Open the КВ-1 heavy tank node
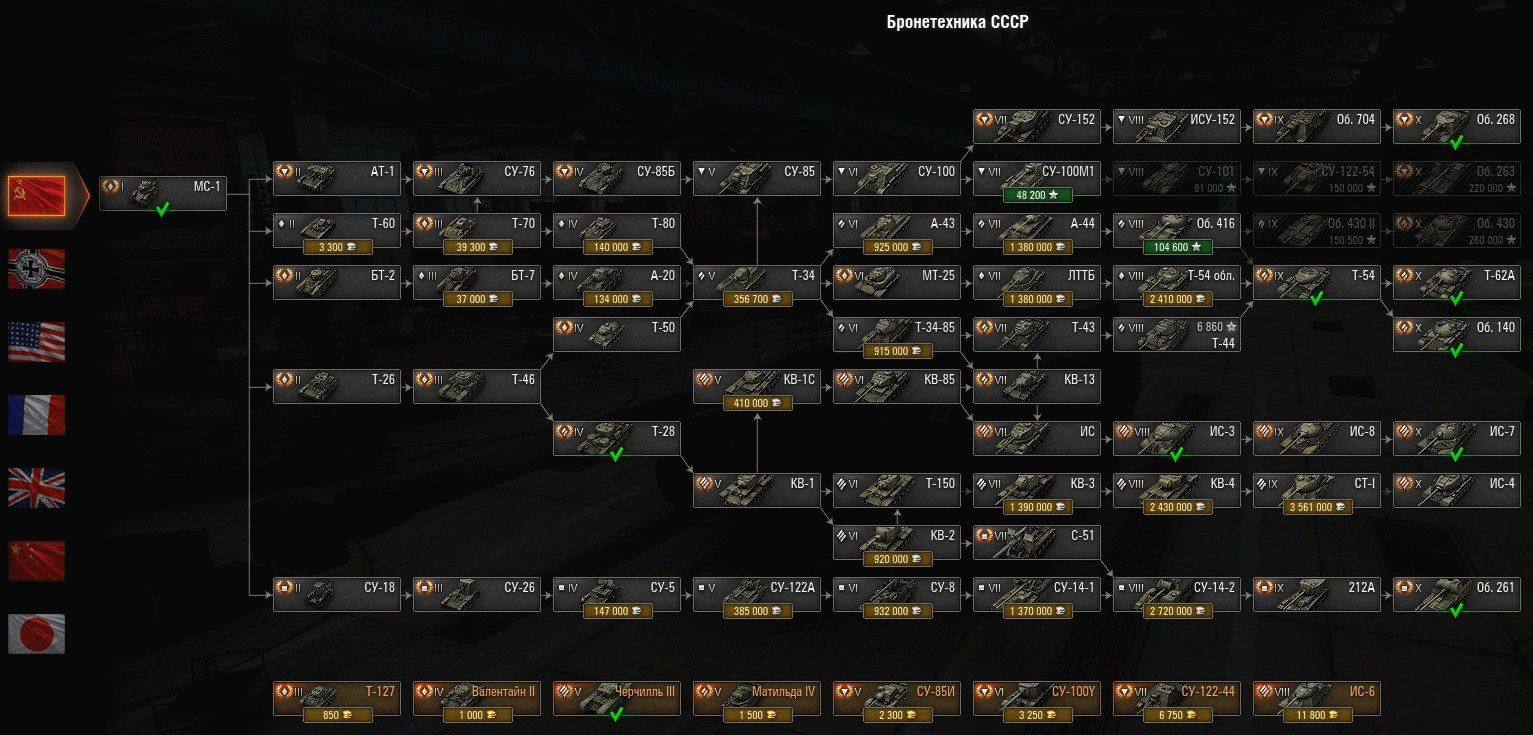 point(756,490)
